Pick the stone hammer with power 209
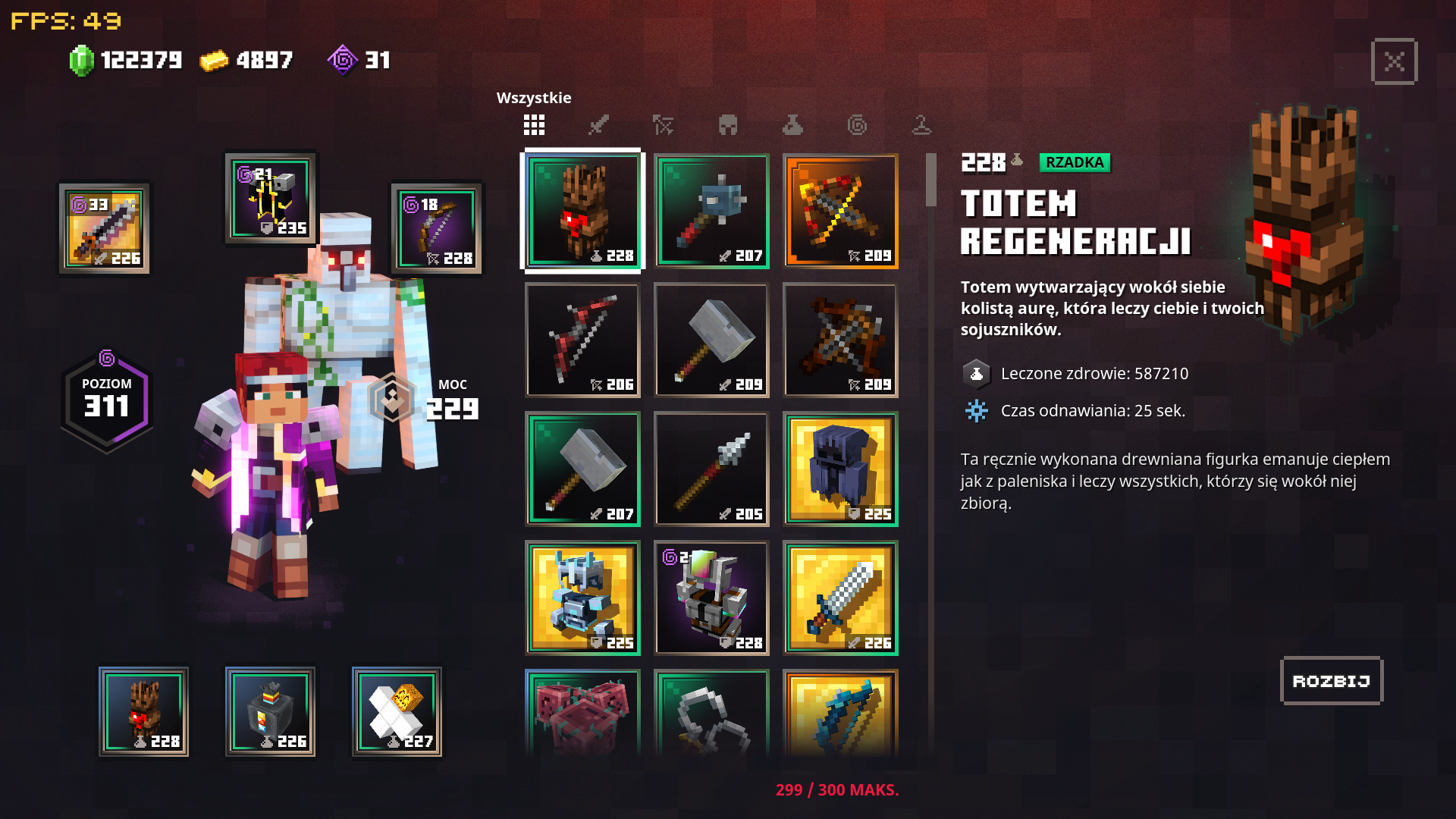 pyautogui.click(x=711, y=340)
